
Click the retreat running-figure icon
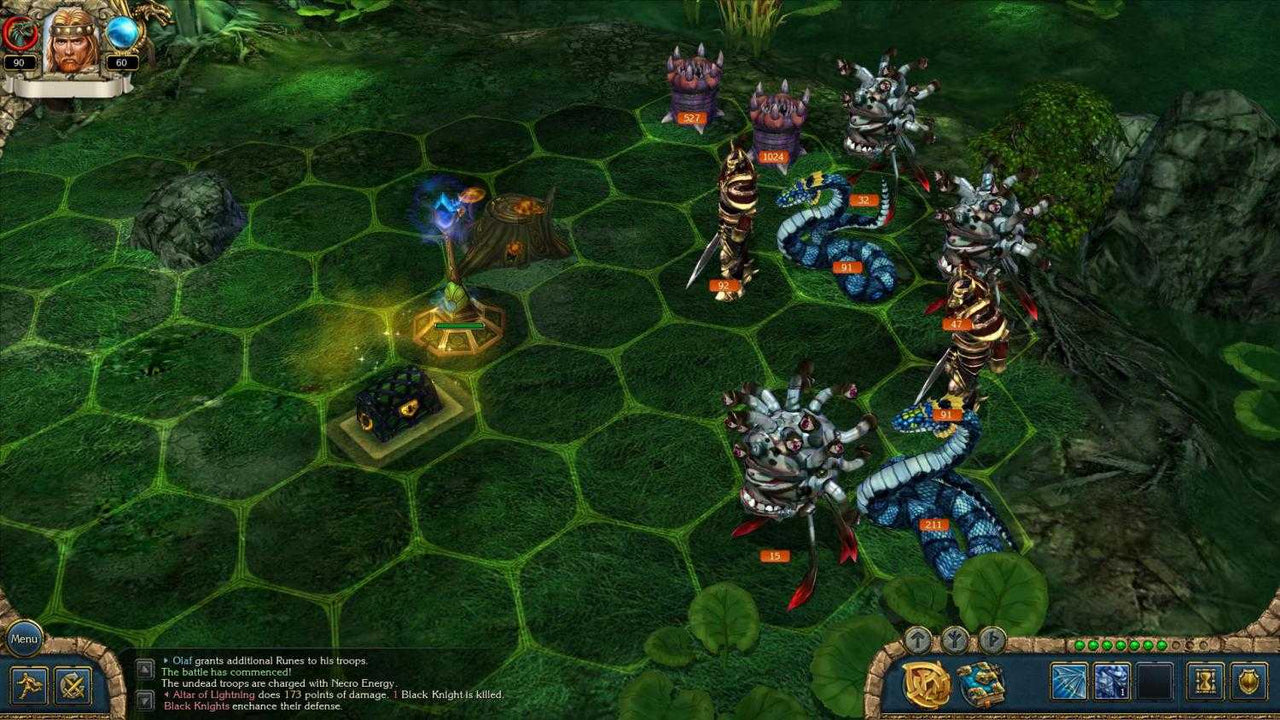27,686
